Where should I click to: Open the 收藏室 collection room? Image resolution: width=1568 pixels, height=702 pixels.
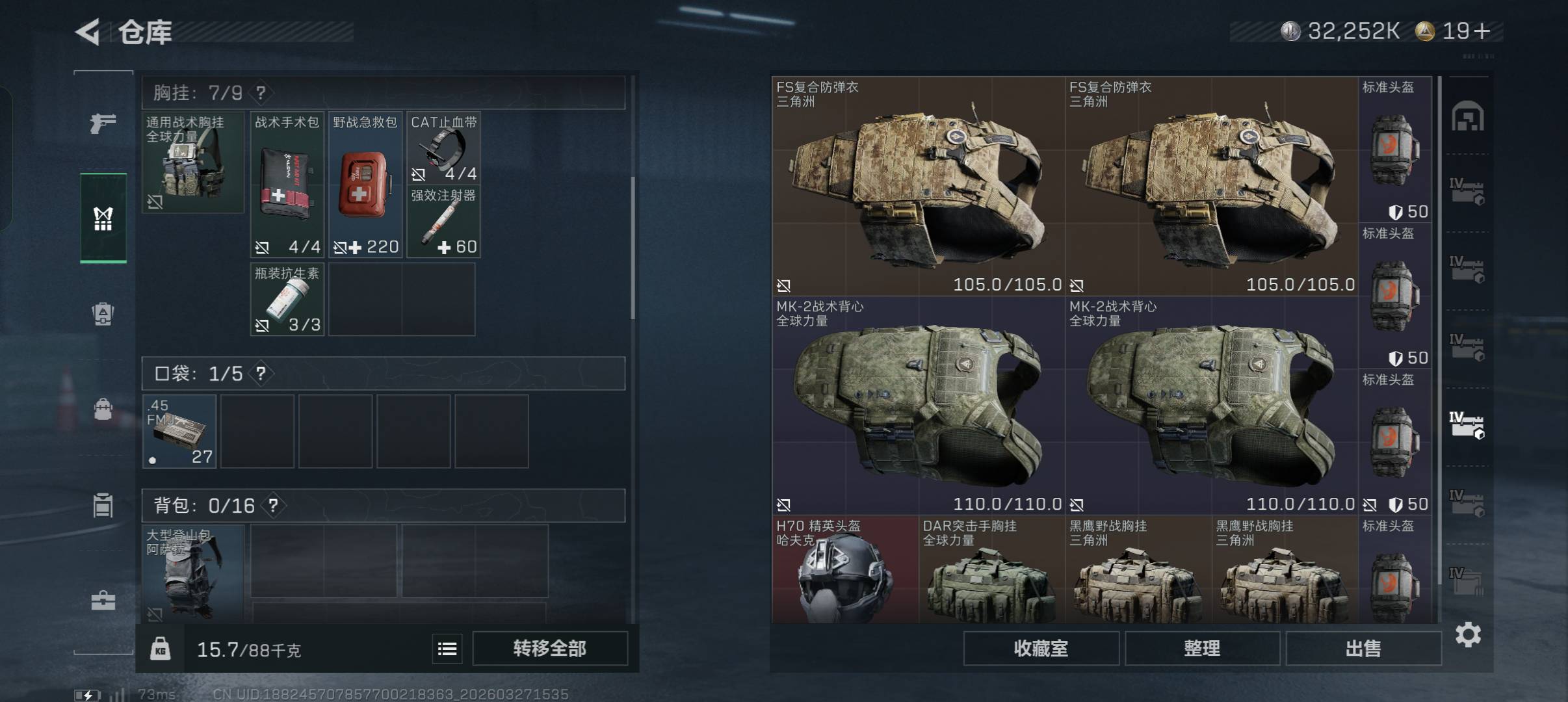tap(1041, 648)
